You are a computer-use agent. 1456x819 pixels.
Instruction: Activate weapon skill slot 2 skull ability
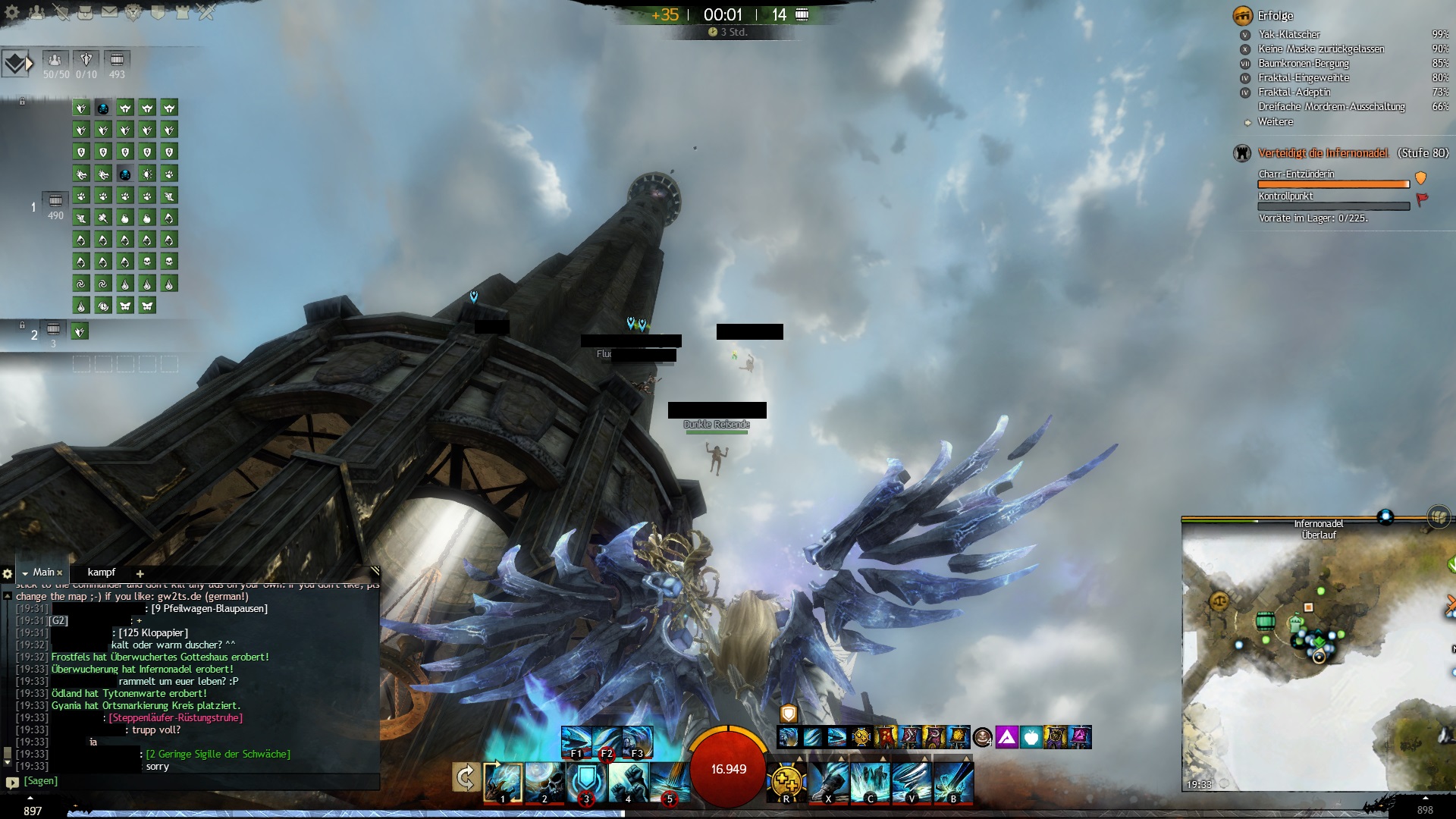544,781
